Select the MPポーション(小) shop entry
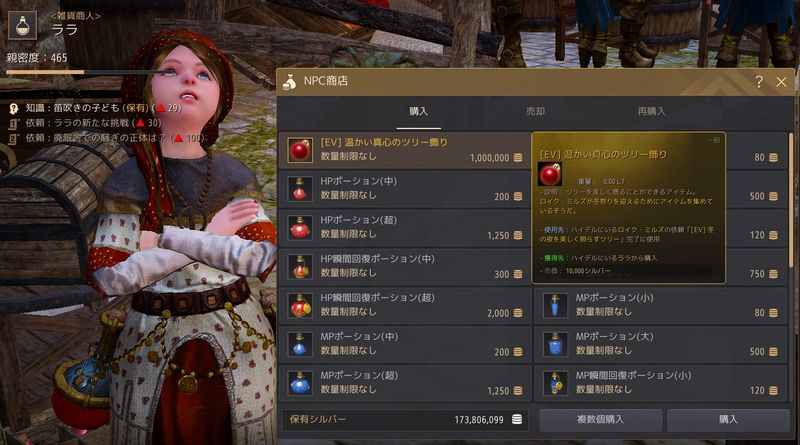Screen dimensions: 800x445 [x=662, y=305]
